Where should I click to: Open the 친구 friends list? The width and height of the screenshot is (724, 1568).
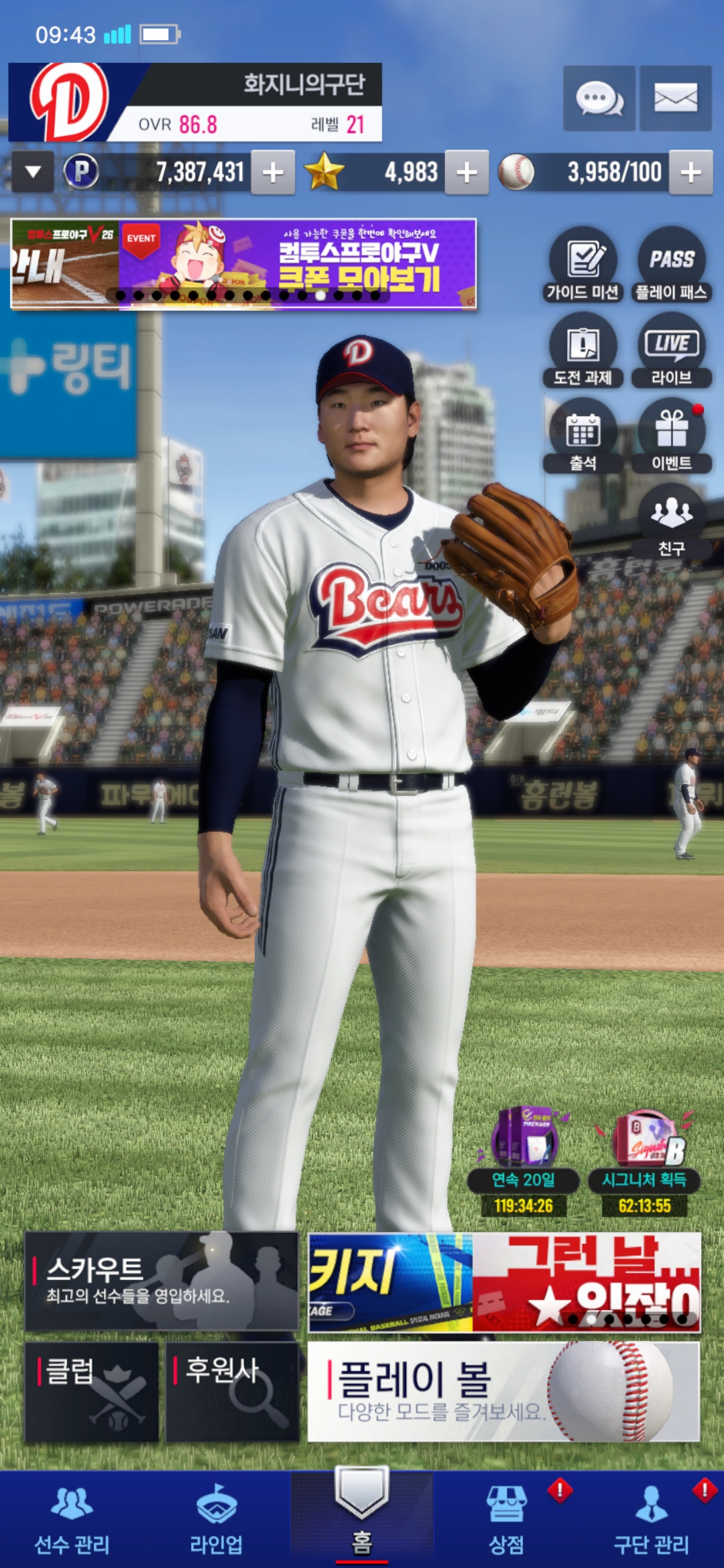point(671,521)
